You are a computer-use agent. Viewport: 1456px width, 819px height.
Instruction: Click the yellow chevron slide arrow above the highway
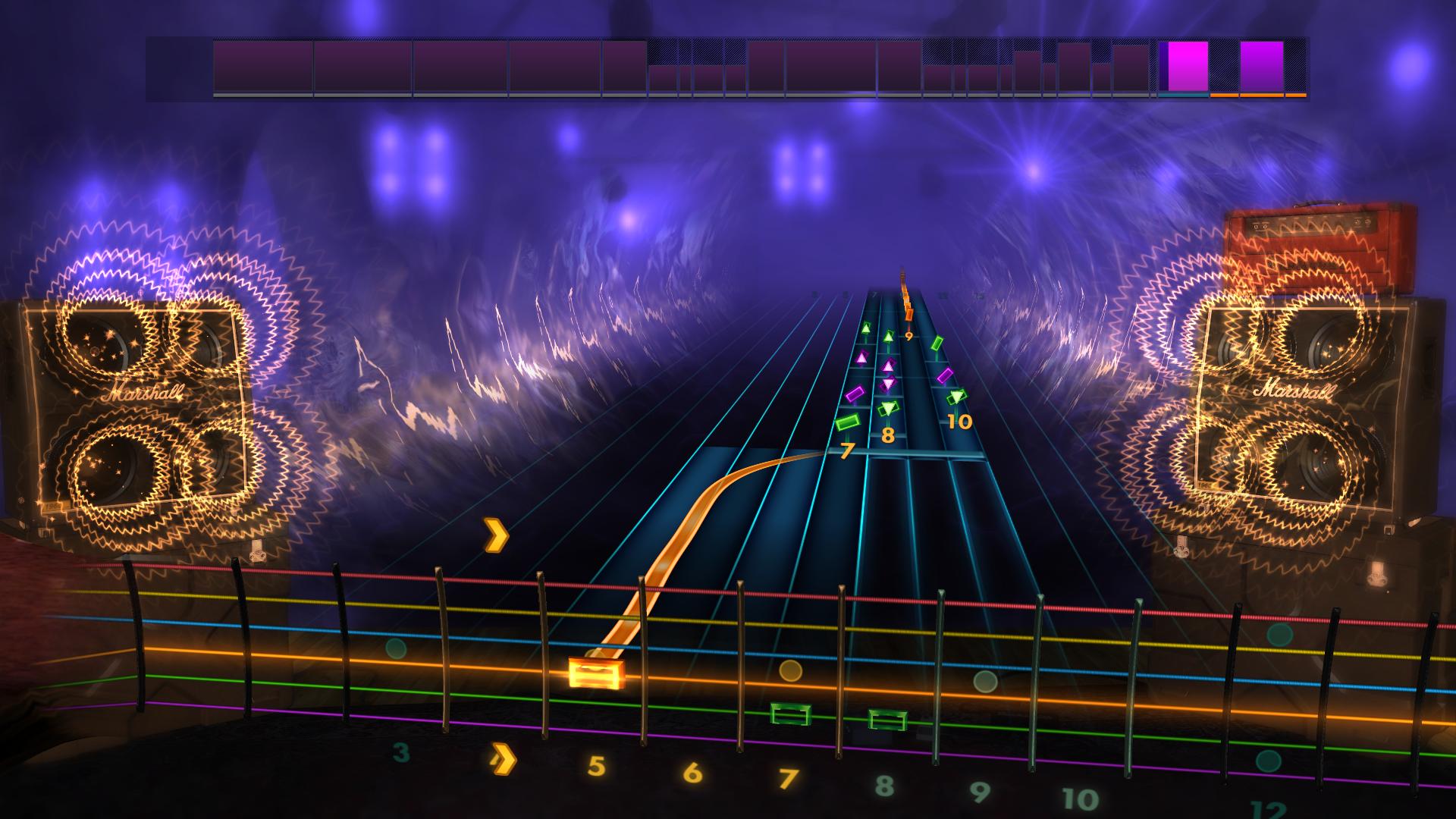coord(497,536)
